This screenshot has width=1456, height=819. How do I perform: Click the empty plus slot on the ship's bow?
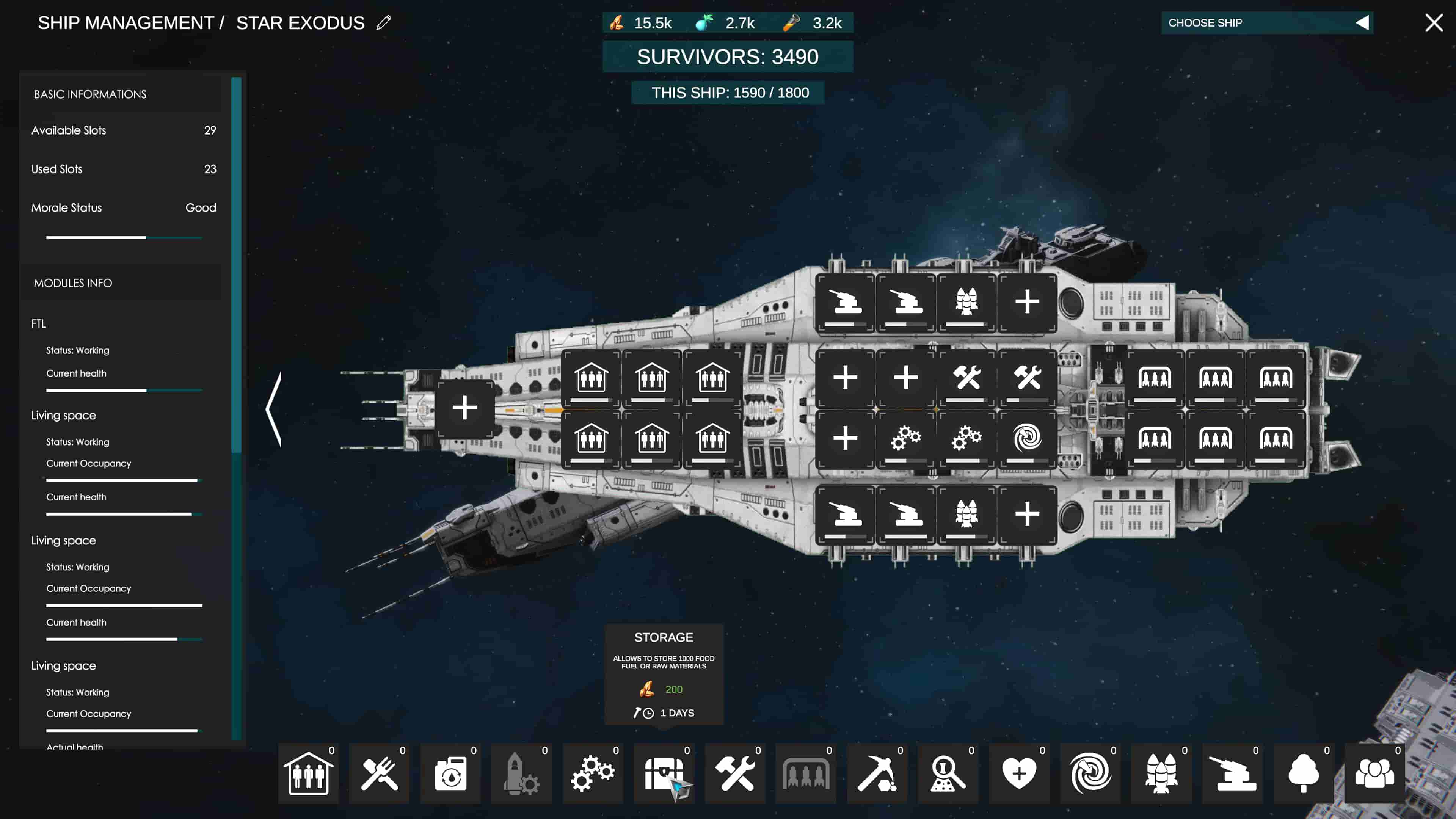(464, 408)
